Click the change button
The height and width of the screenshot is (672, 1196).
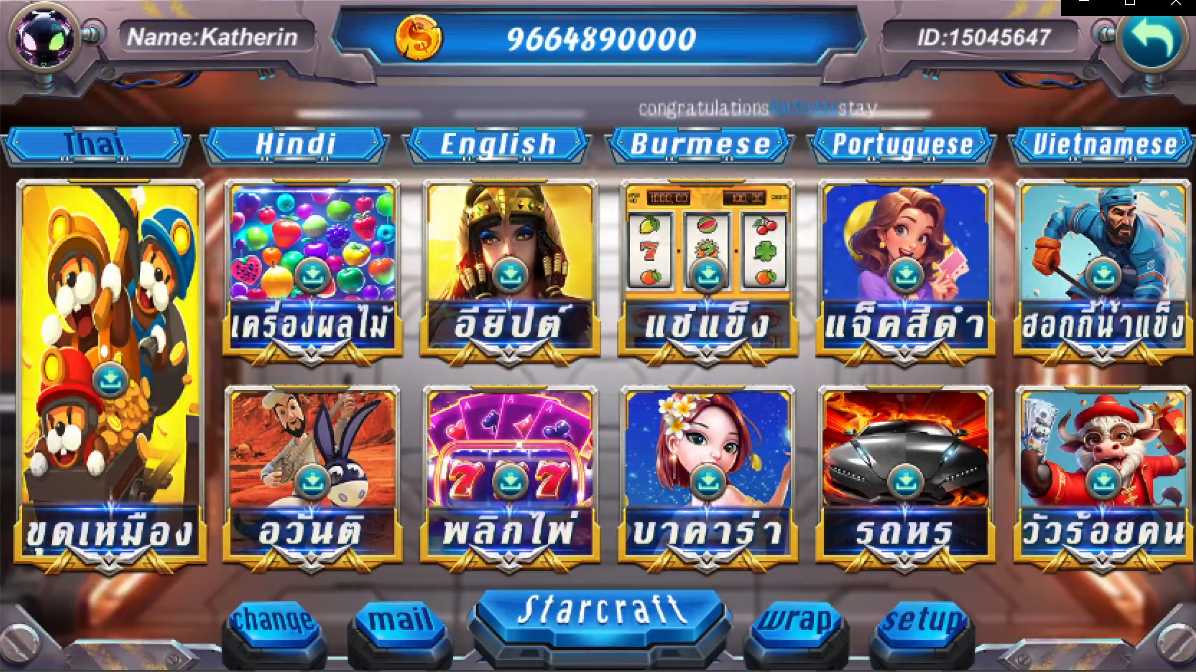click(x=273, y=623)
